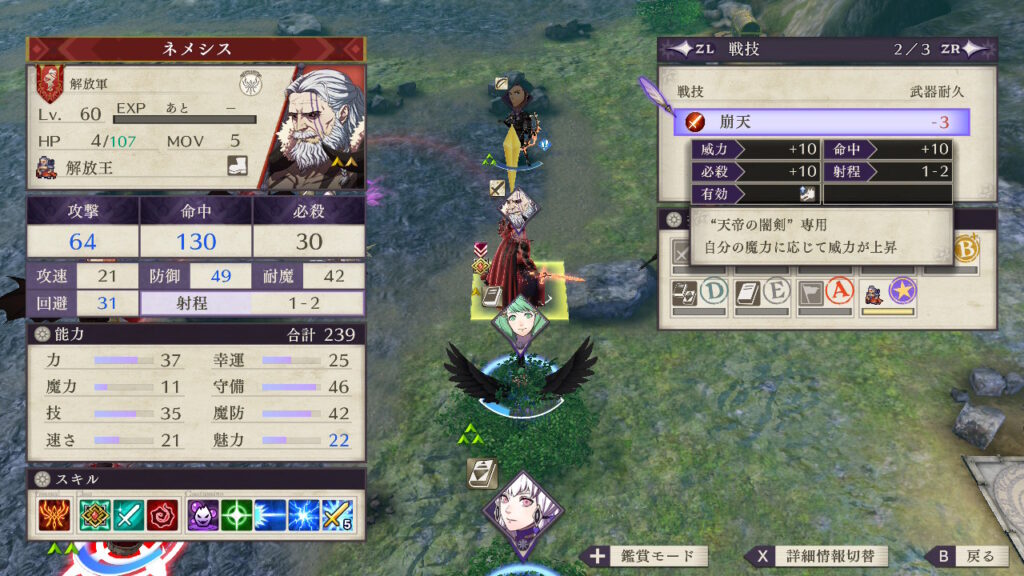Screen dimensions: 1024x576
Task: Inspect the red swirl class skill icon
Action: point(162,515)
